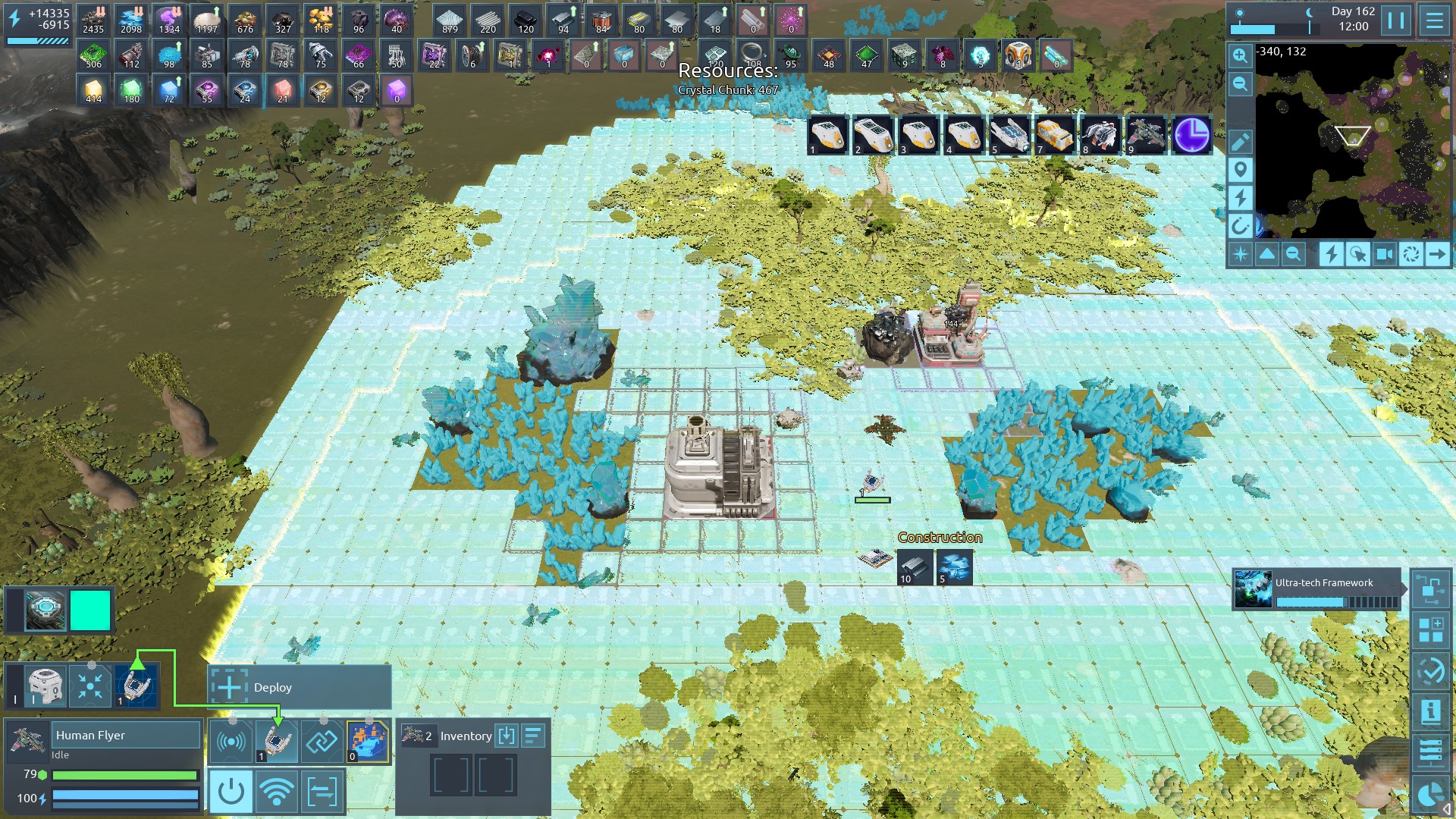Choose the yellow vehicle in hotbar slot 7
1456x819 pixels.
(1054, 136)
